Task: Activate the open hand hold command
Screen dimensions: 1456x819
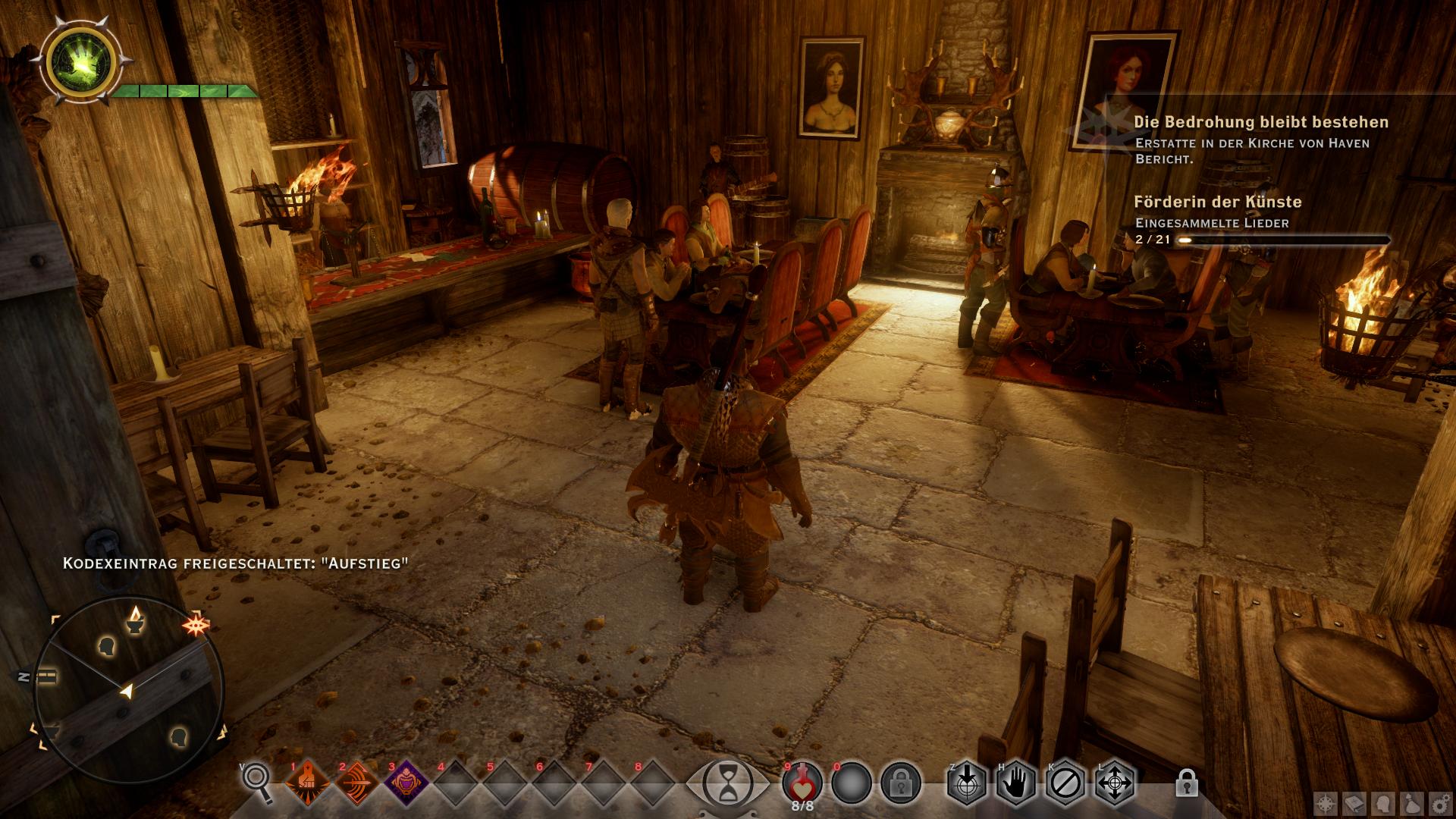Action: 1017,783
